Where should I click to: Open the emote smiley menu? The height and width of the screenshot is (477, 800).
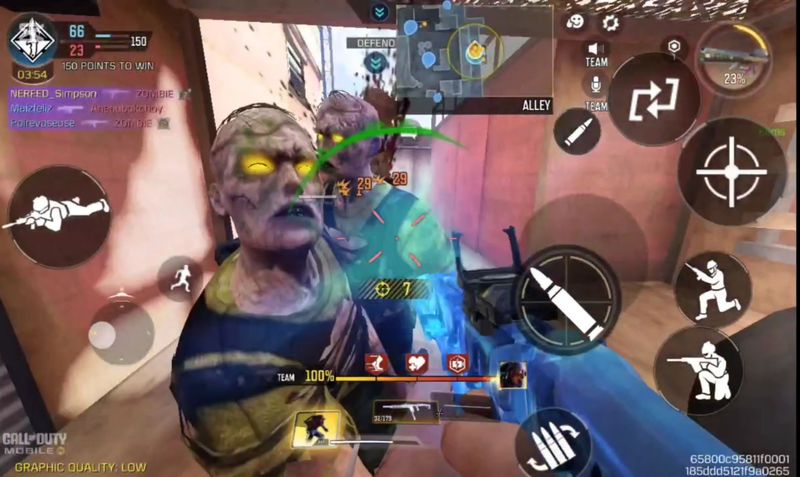click(575, 22)
